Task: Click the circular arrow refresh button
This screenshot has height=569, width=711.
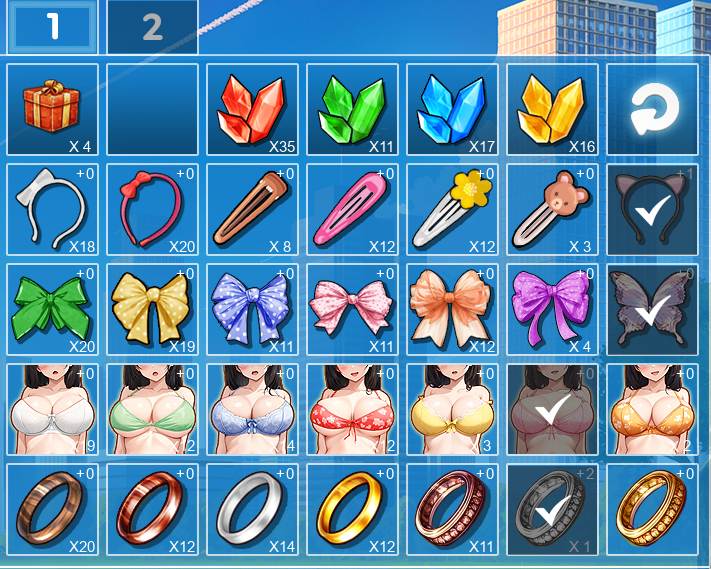Action: pos(652,110)
